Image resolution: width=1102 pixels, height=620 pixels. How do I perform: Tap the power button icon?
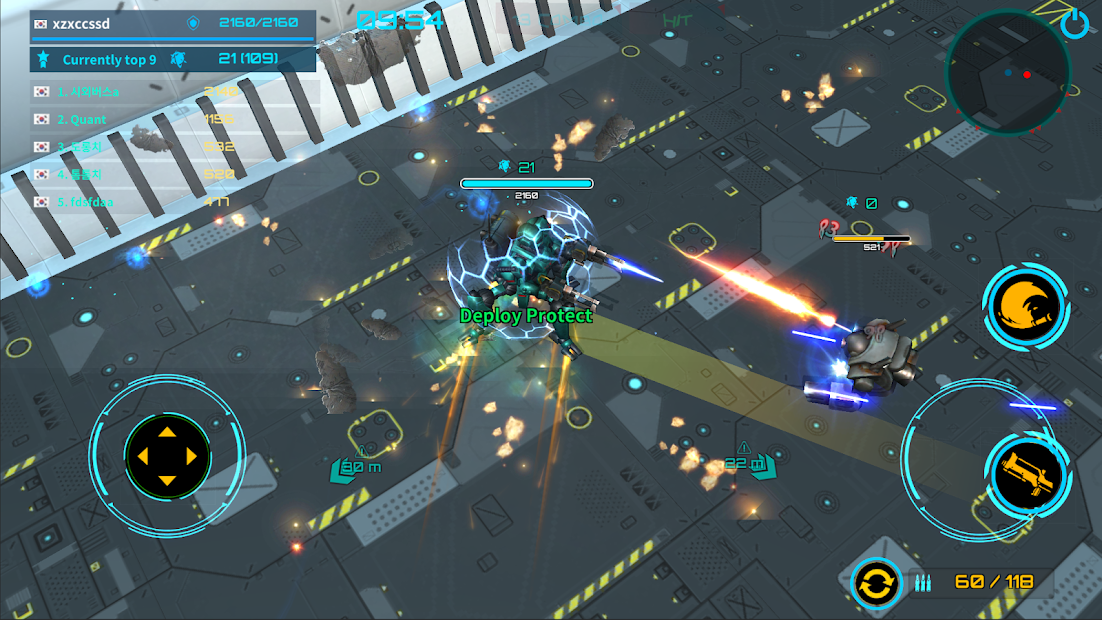pos(1075,24)
